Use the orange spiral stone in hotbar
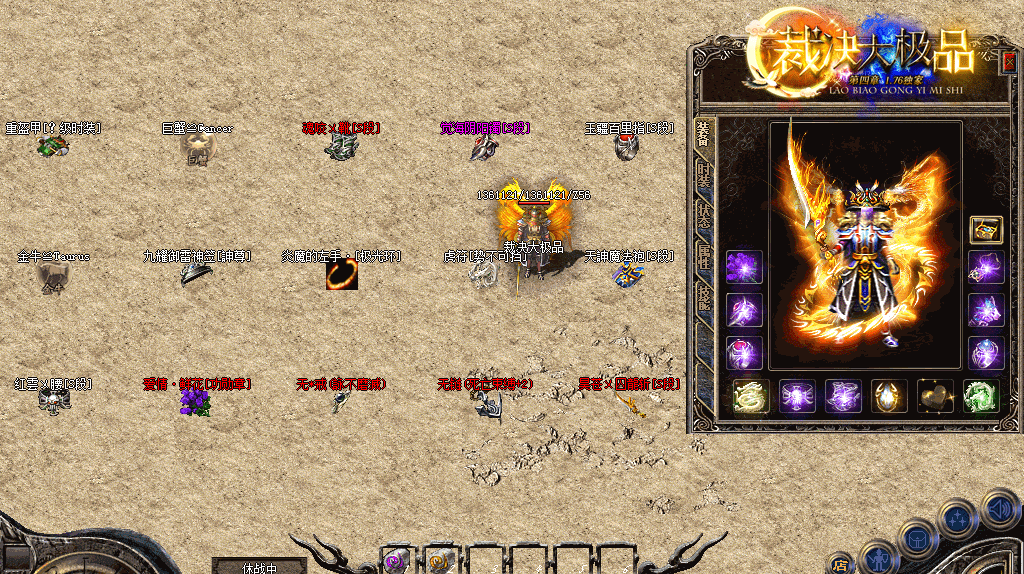The height and width of the screenshot is (574, 1024). click(x=440, y=561)
